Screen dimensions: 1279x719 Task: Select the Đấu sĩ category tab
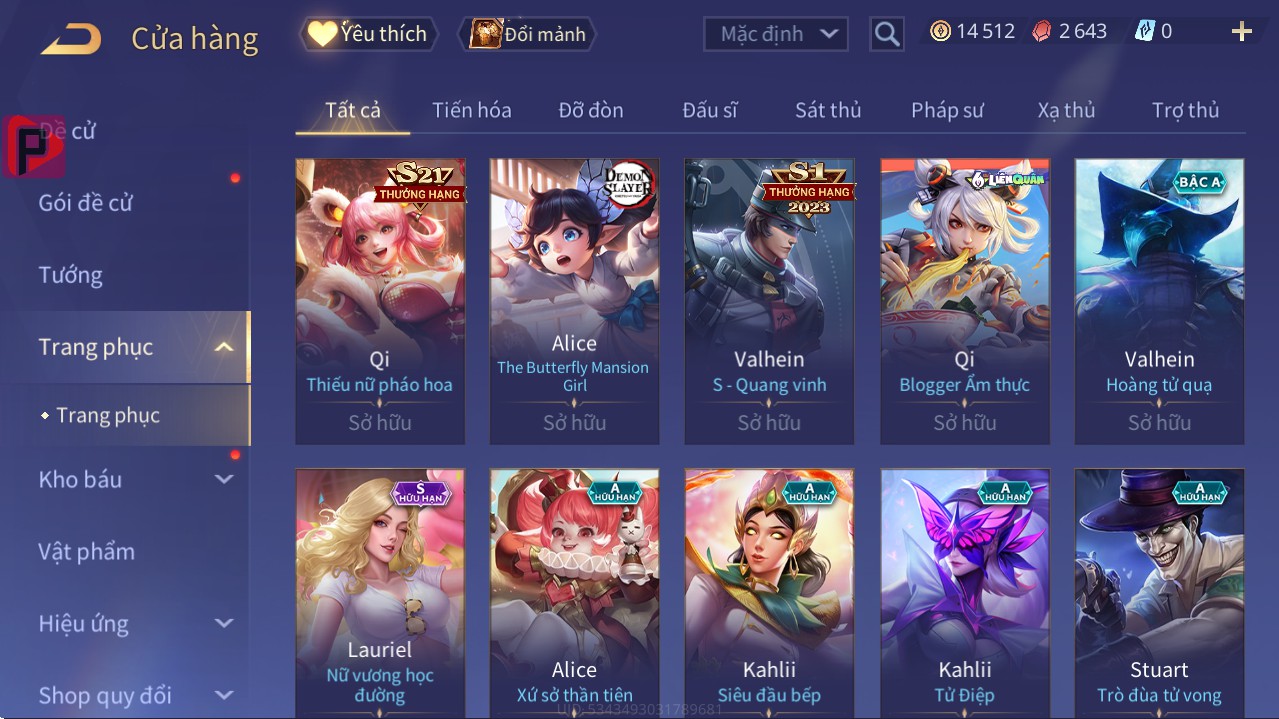[x=709, y=110]
